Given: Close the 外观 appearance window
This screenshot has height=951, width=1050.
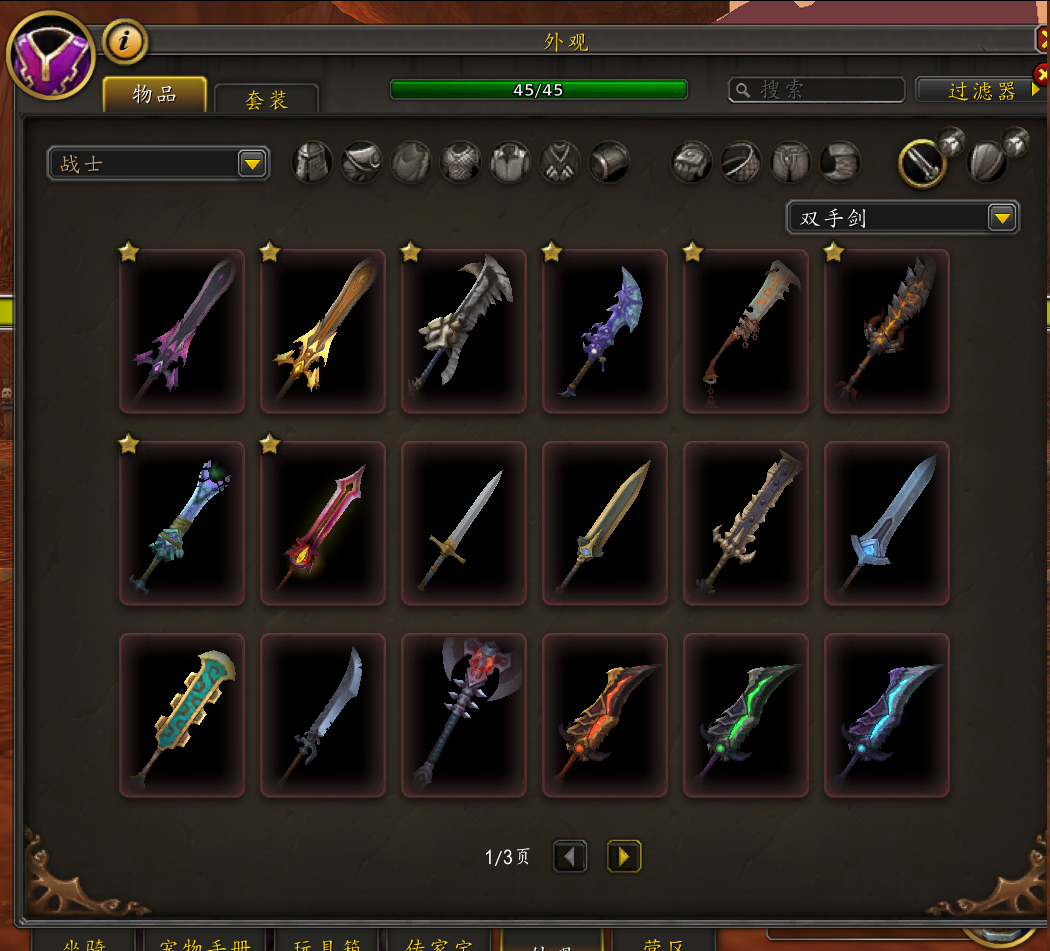Looking at the screenshot, I should click(1042, 39).
